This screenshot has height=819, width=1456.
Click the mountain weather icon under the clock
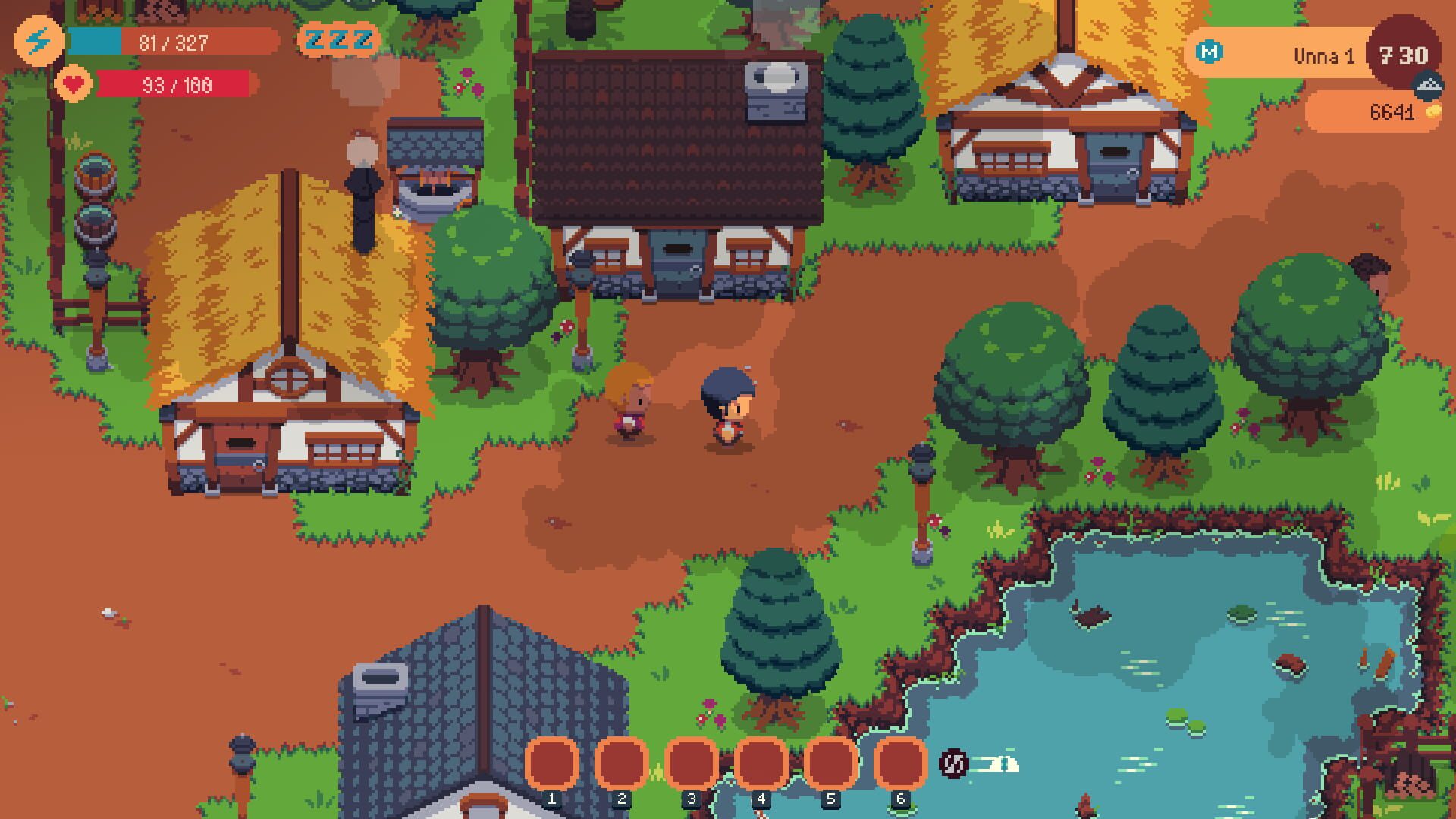point(1429,85)
